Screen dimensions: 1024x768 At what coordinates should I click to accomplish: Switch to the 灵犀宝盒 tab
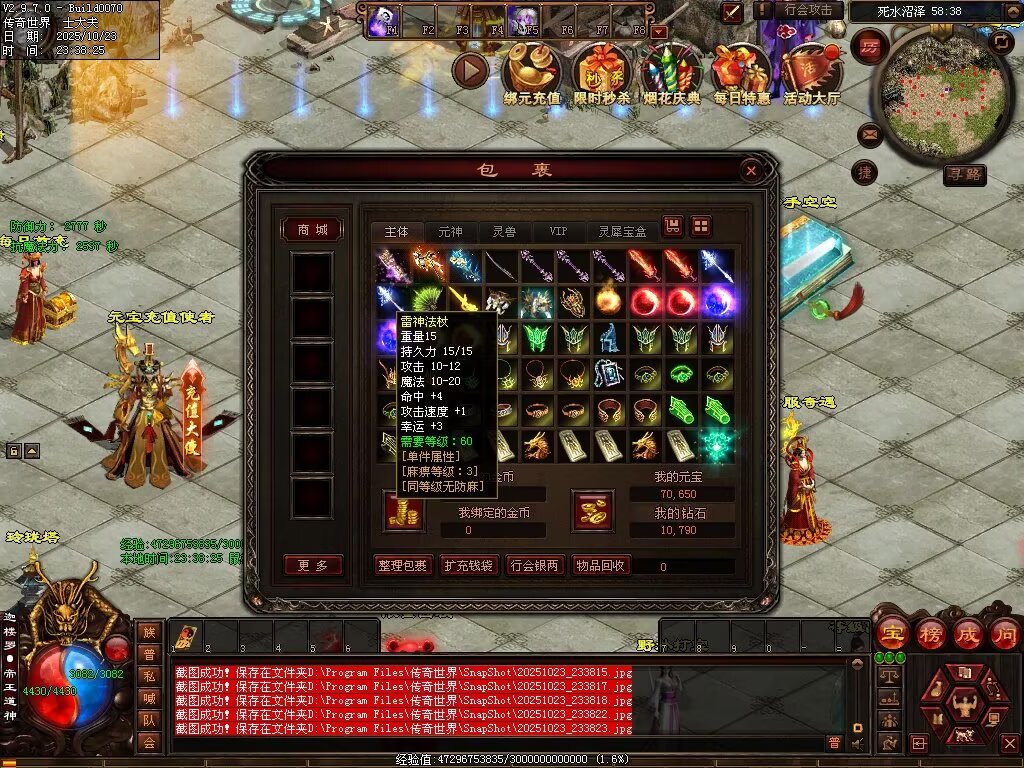click(x=622, y=231)
